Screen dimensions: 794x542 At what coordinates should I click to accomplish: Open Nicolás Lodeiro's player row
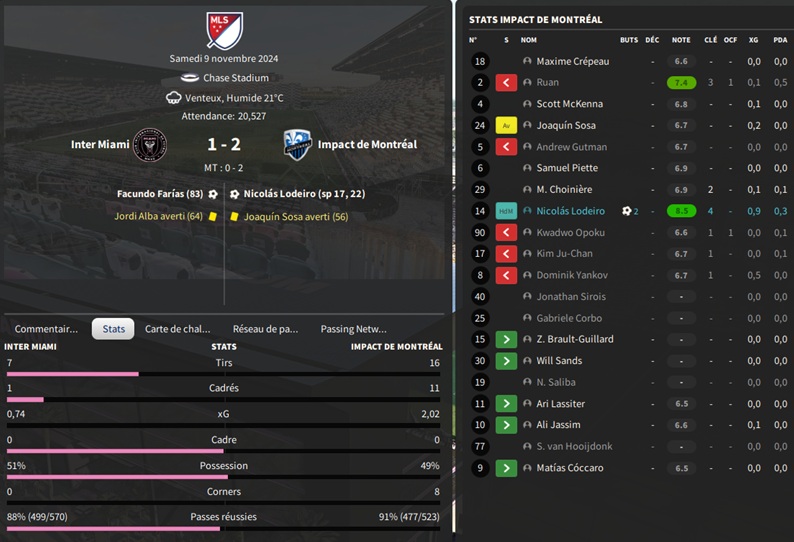570,211
